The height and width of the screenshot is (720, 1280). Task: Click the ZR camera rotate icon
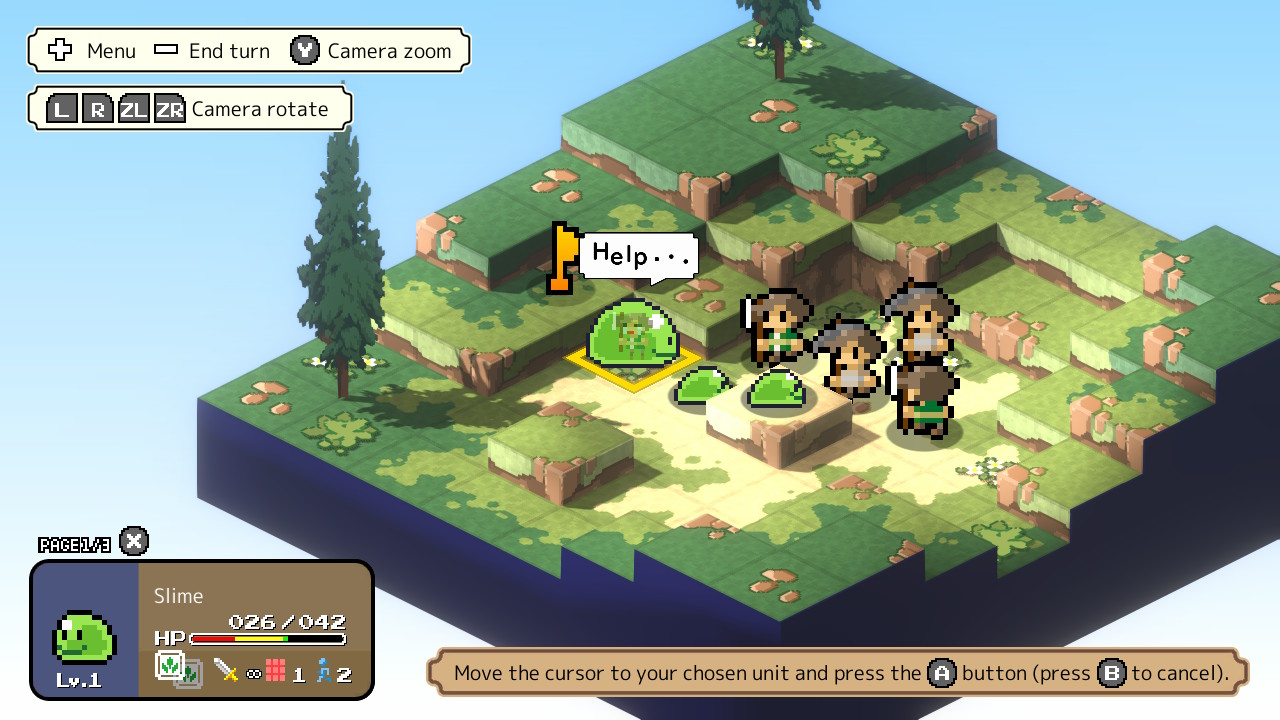(x=170, y=108)
